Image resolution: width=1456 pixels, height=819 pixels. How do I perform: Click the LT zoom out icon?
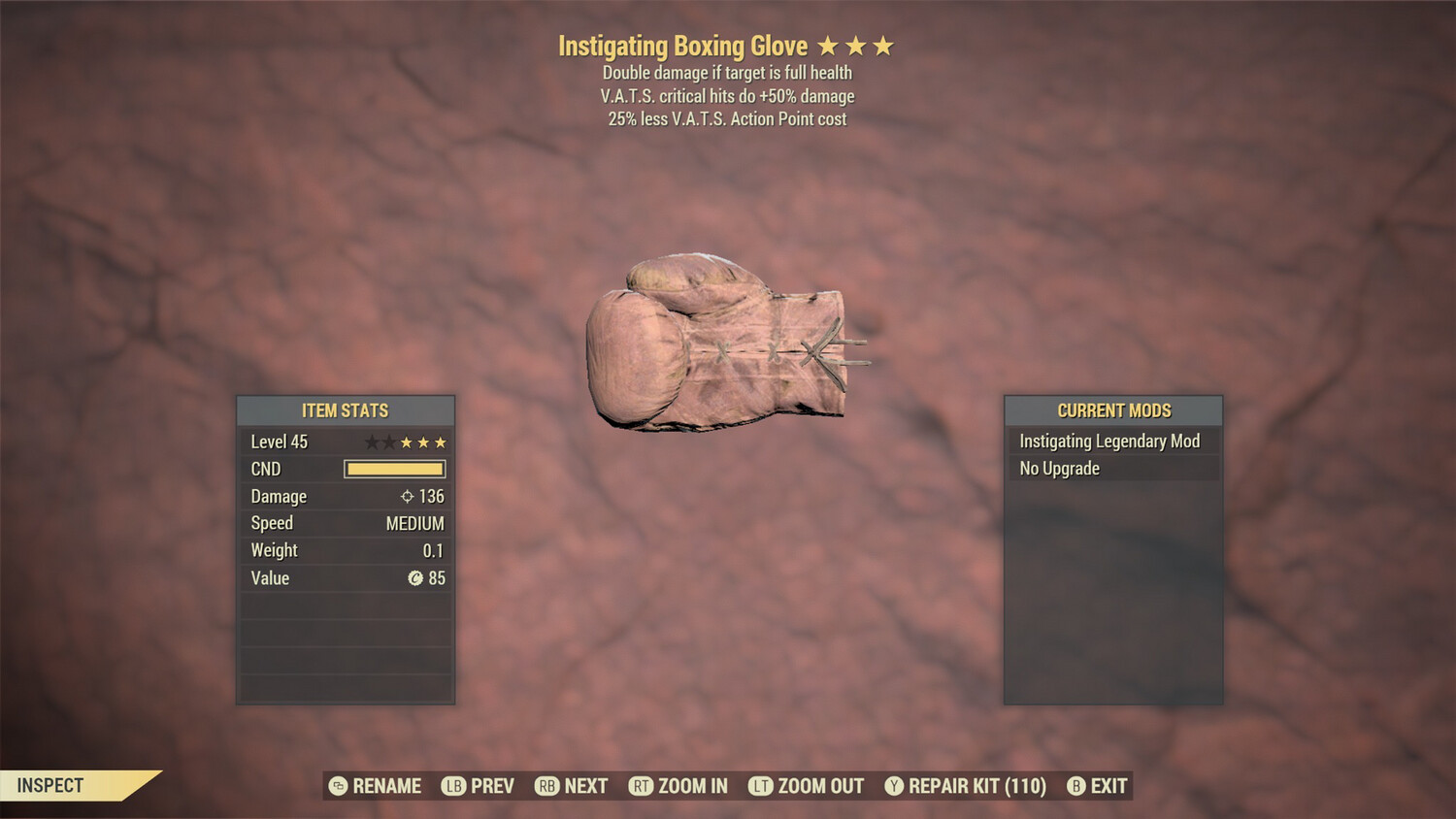click(763, 786)
